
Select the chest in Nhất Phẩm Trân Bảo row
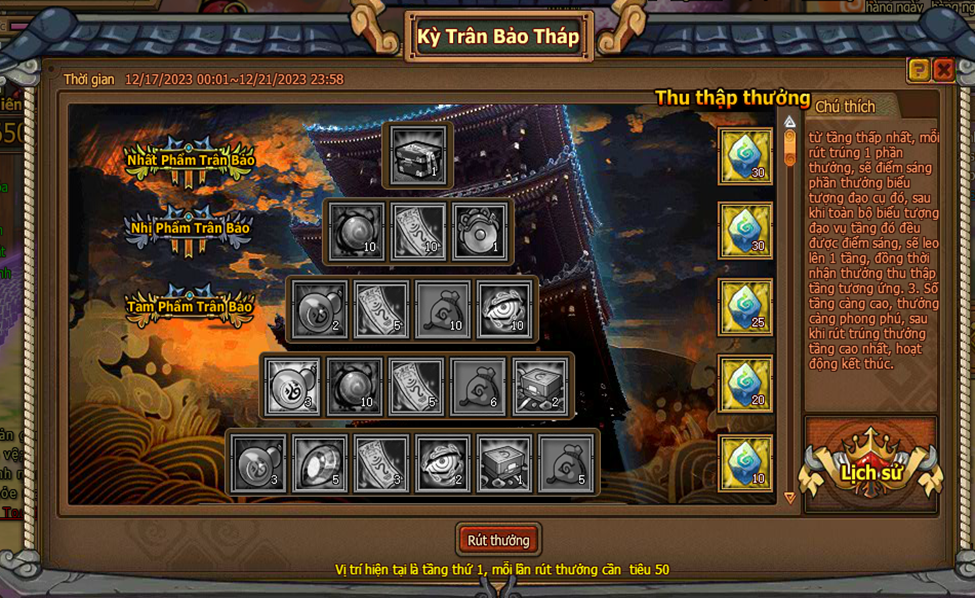click(418, 155)
